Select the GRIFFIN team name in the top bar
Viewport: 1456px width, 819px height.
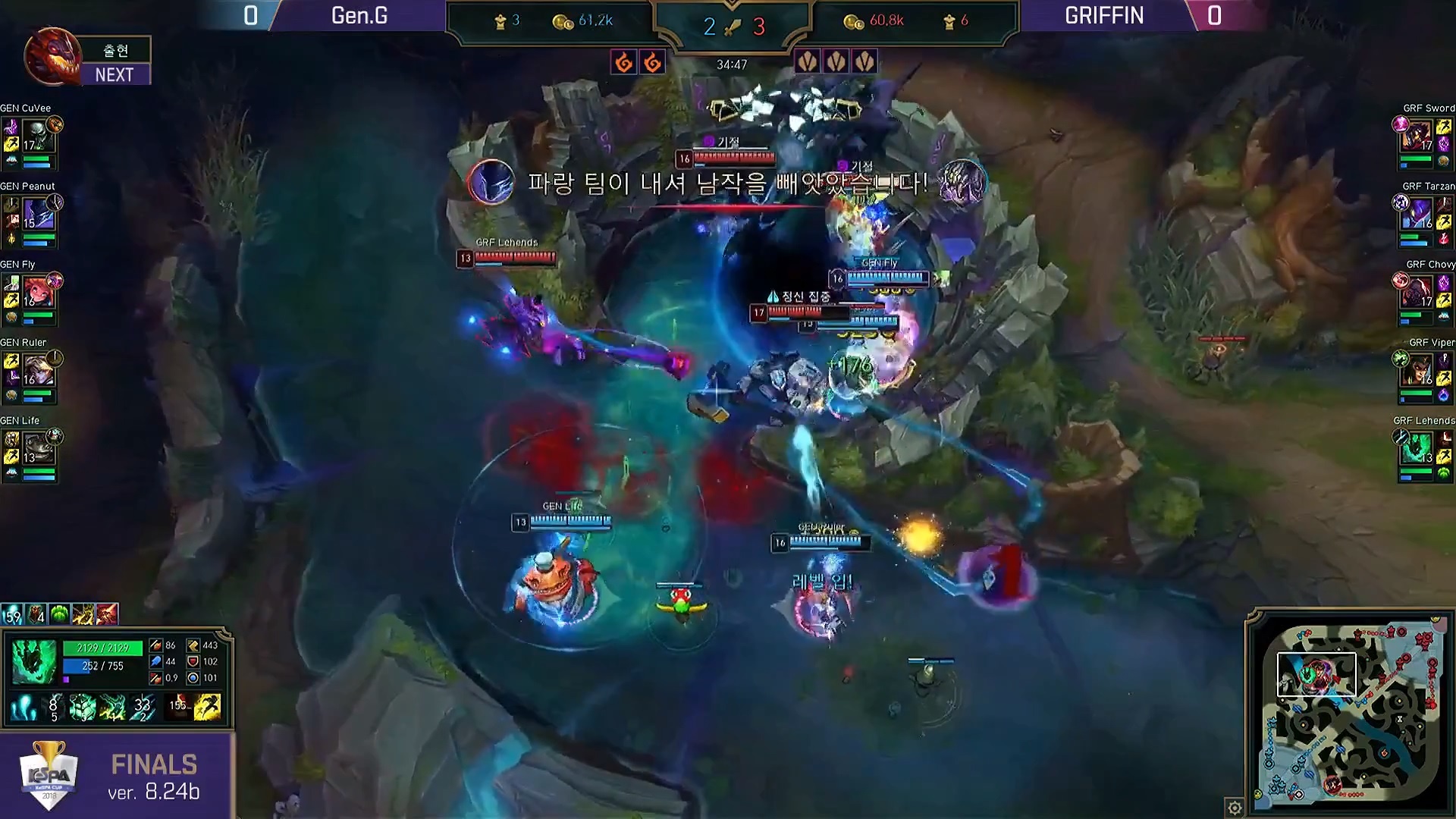tap(1103, 16)
